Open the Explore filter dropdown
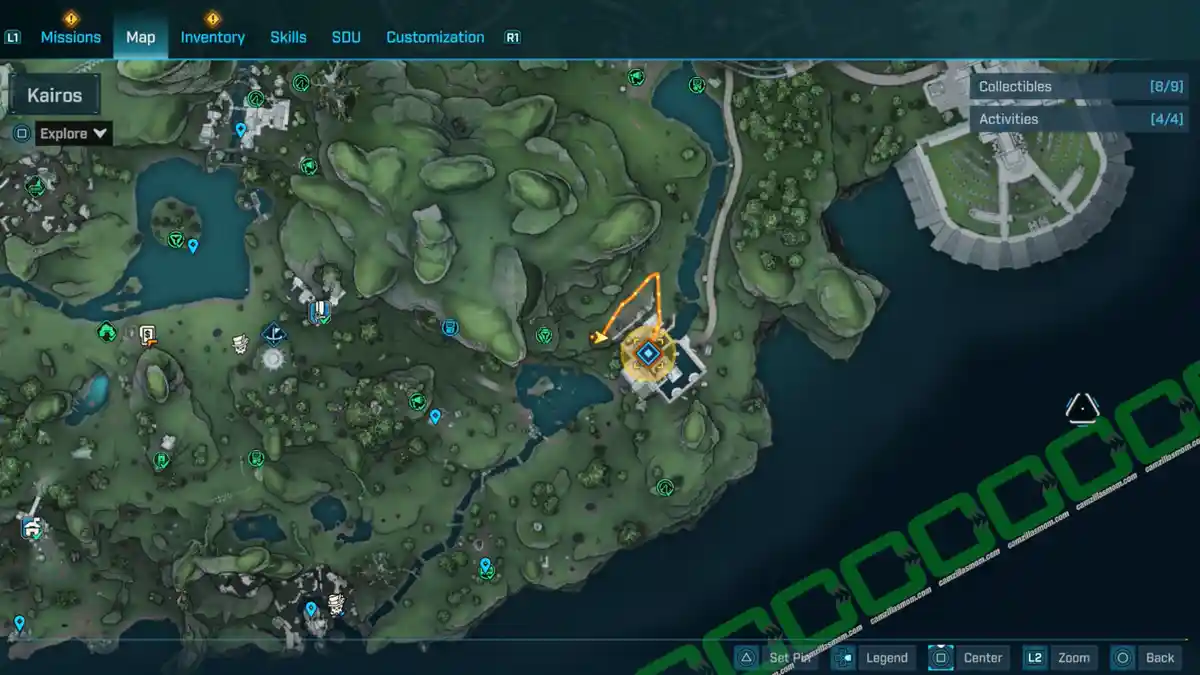The height and width of the screenshot is (675, 1200). (74, 133)
